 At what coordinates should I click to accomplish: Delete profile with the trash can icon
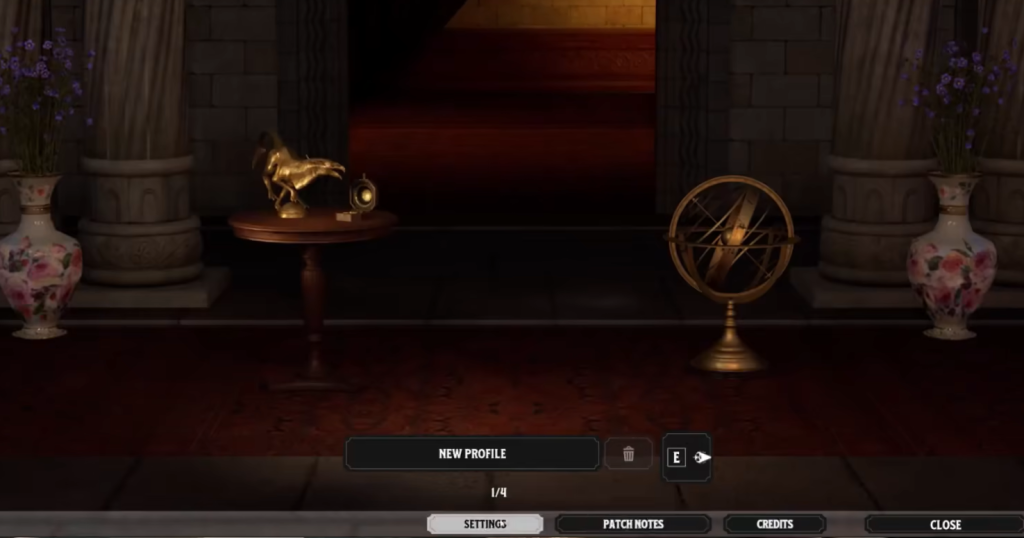click(628, 454)
